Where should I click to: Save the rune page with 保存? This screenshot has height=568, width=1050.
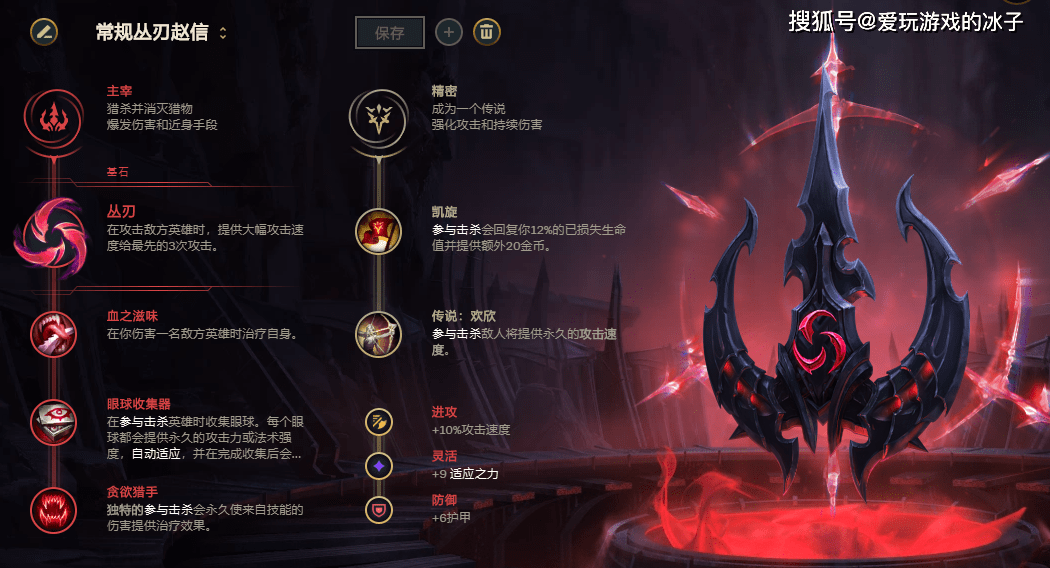pyautogui.click(x=390, y=32)
